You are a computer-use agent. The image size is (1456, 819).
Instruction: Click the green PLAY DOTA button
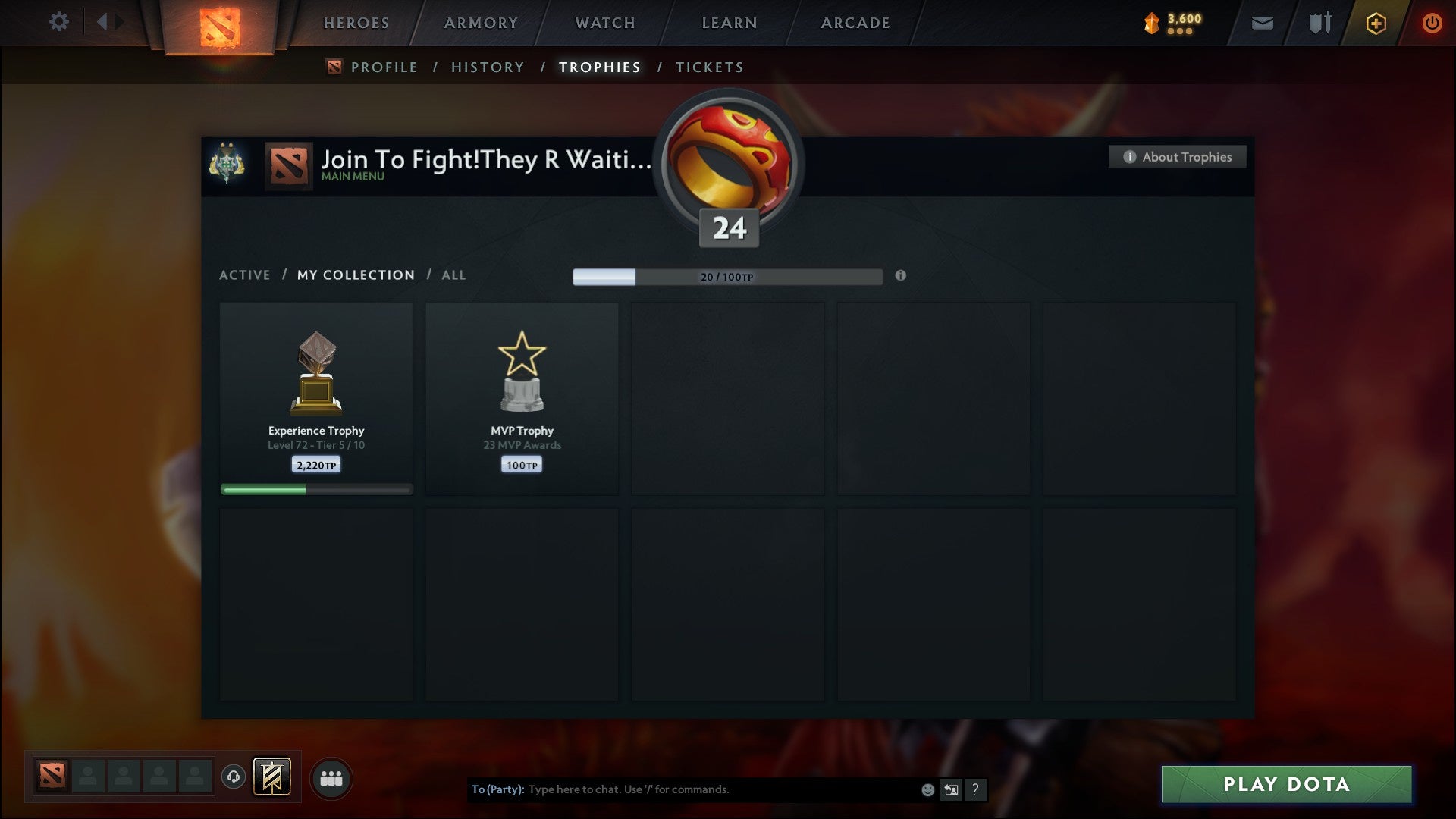tap(1285, 785)
